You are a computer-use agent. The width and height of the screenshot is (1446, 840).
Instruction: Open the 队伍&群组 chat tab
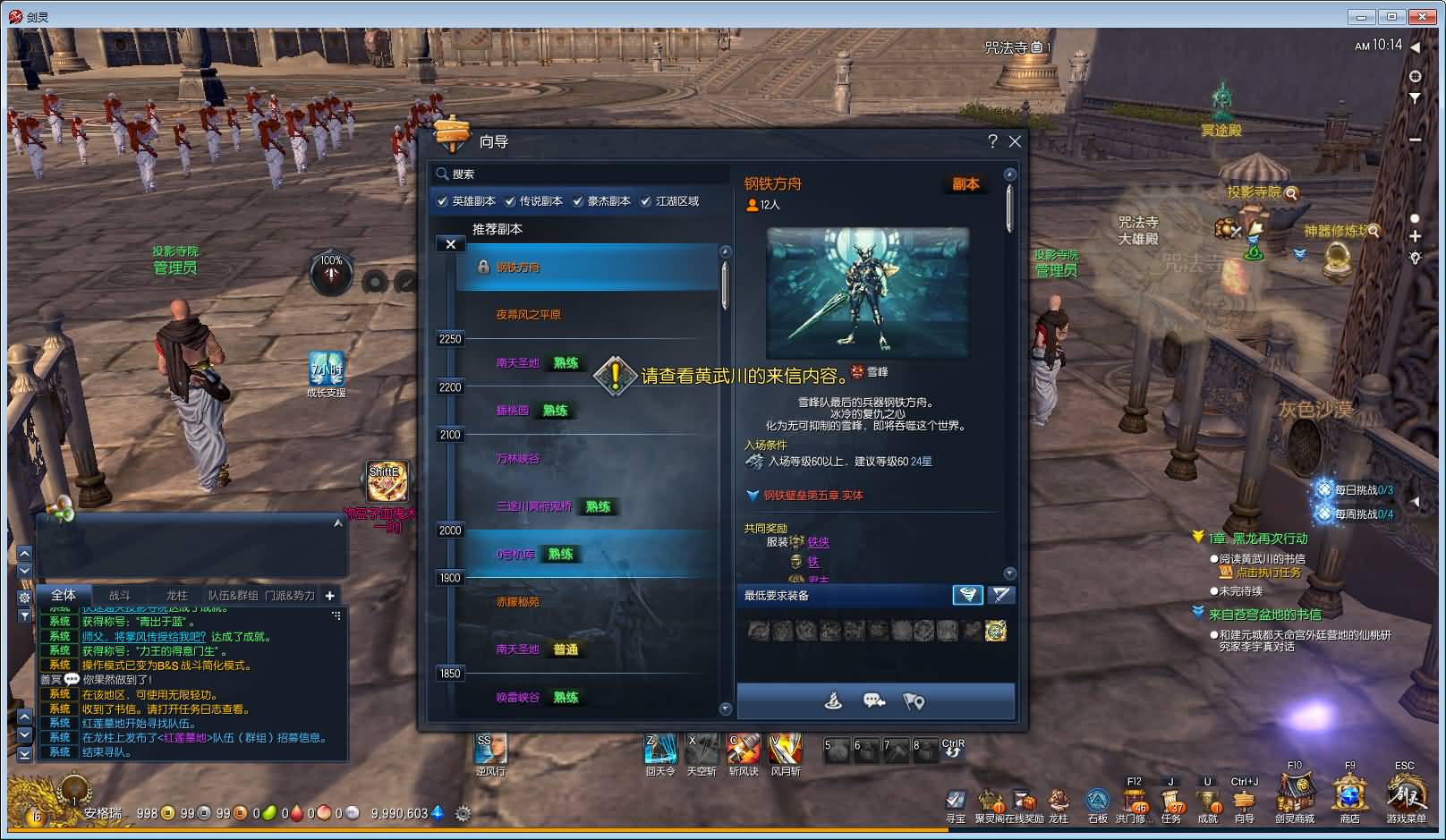pos(233,596)
